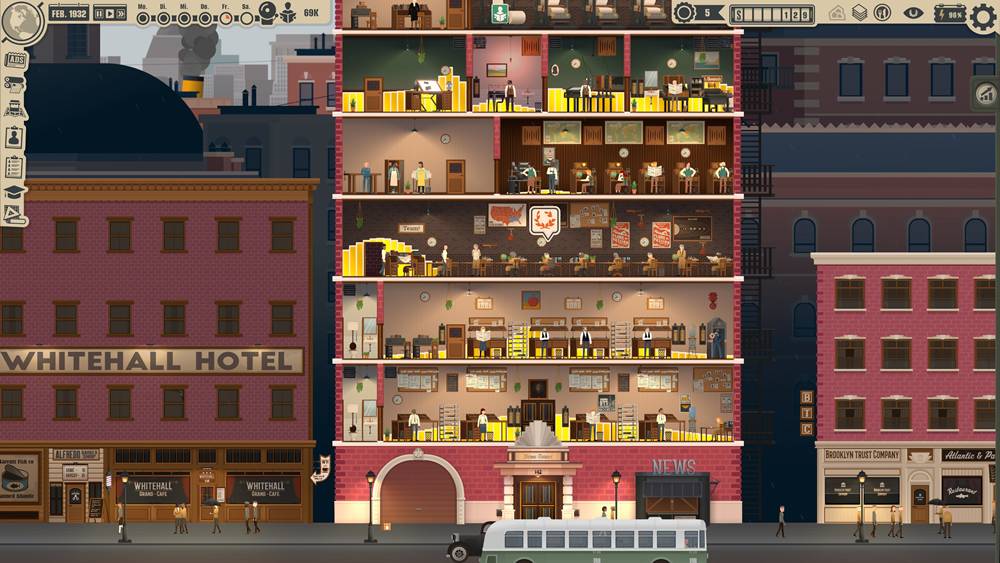Open the build tools ruler icon
The width and height of the screenshot is (1000, 563).
pyautogui.click(x=15, y=215)
